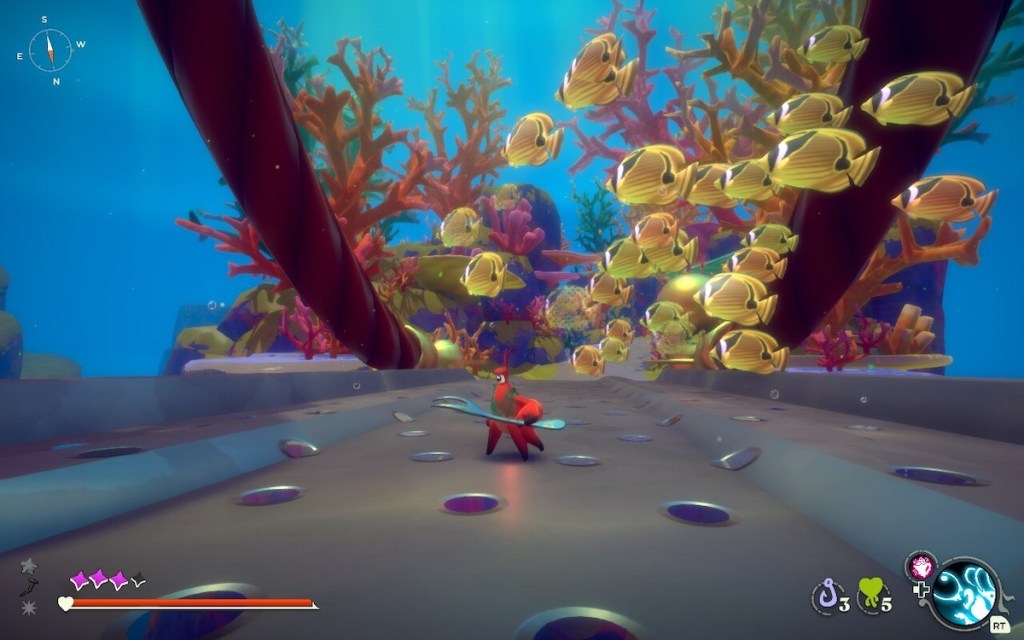Activate the glowing blue shell ability
The height and width of the screenshot is (640, 1024).
(x=964, y=593)
